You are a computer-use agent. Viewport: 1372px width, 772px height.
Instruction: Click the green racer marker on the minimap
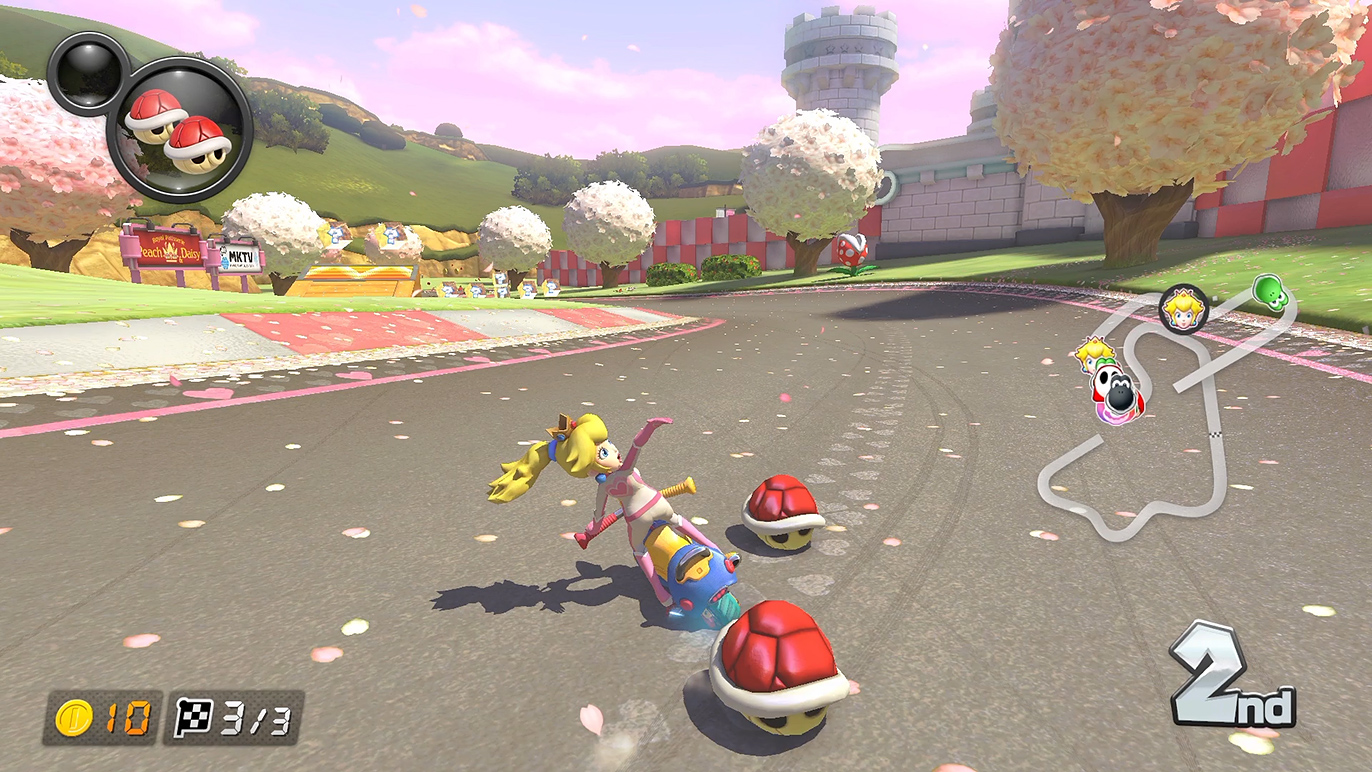click(1268, 291)
